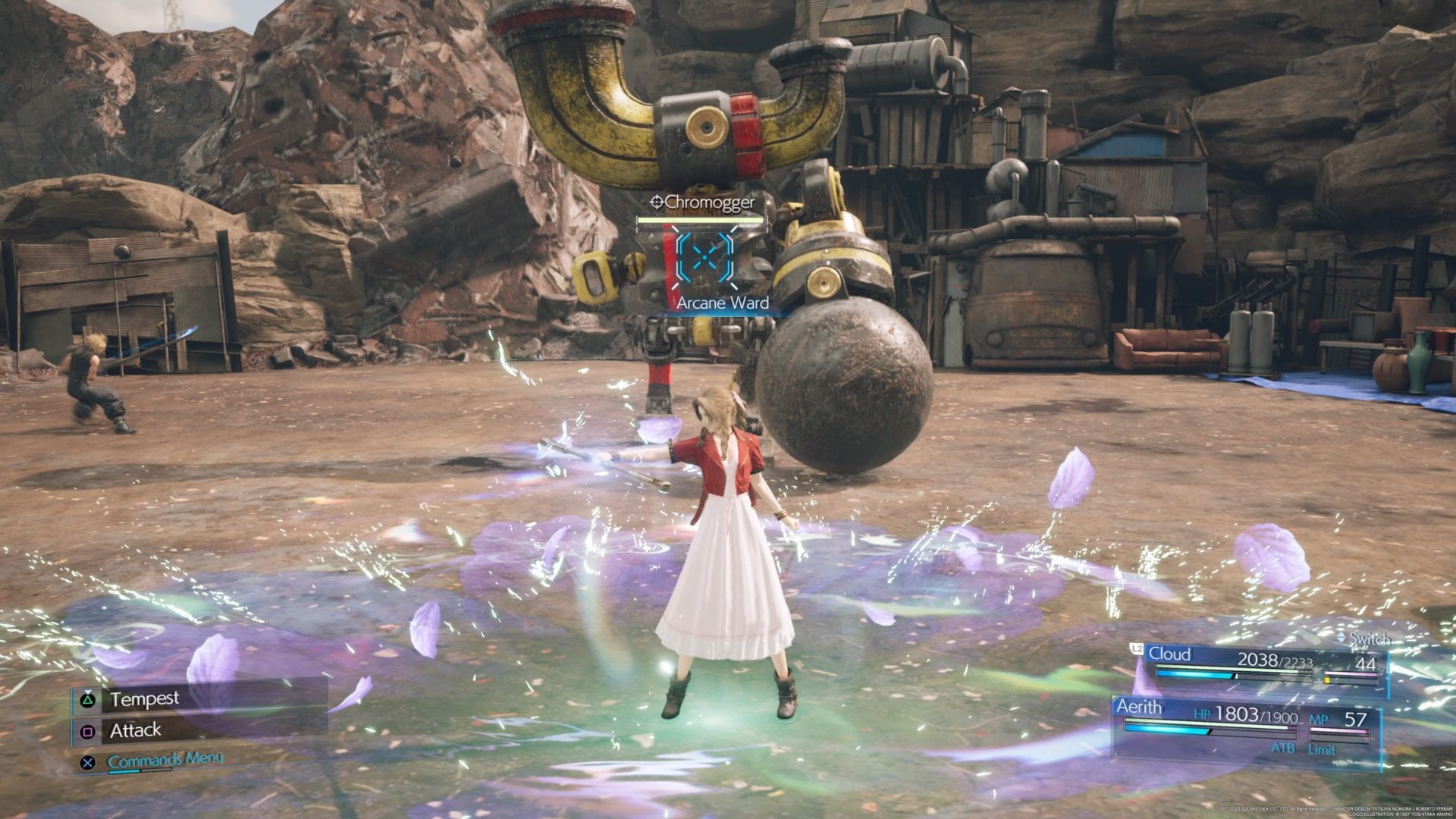Click Aerith's Limit gauge label
Image resolution: width=1456 pixels, height=819 pixels.
(x=1321, y=748)
